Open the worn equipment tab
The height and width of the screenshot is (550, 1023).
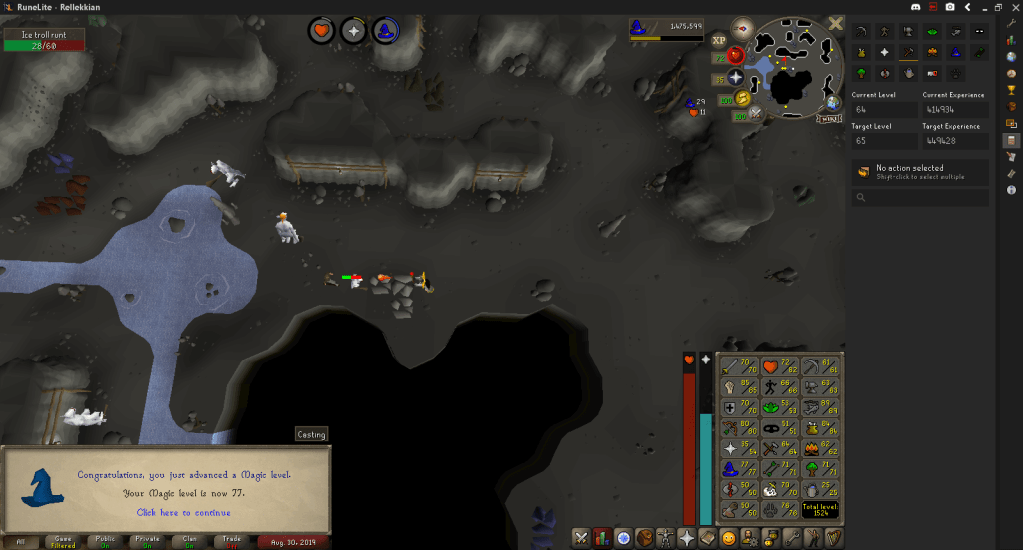(664, 538)
